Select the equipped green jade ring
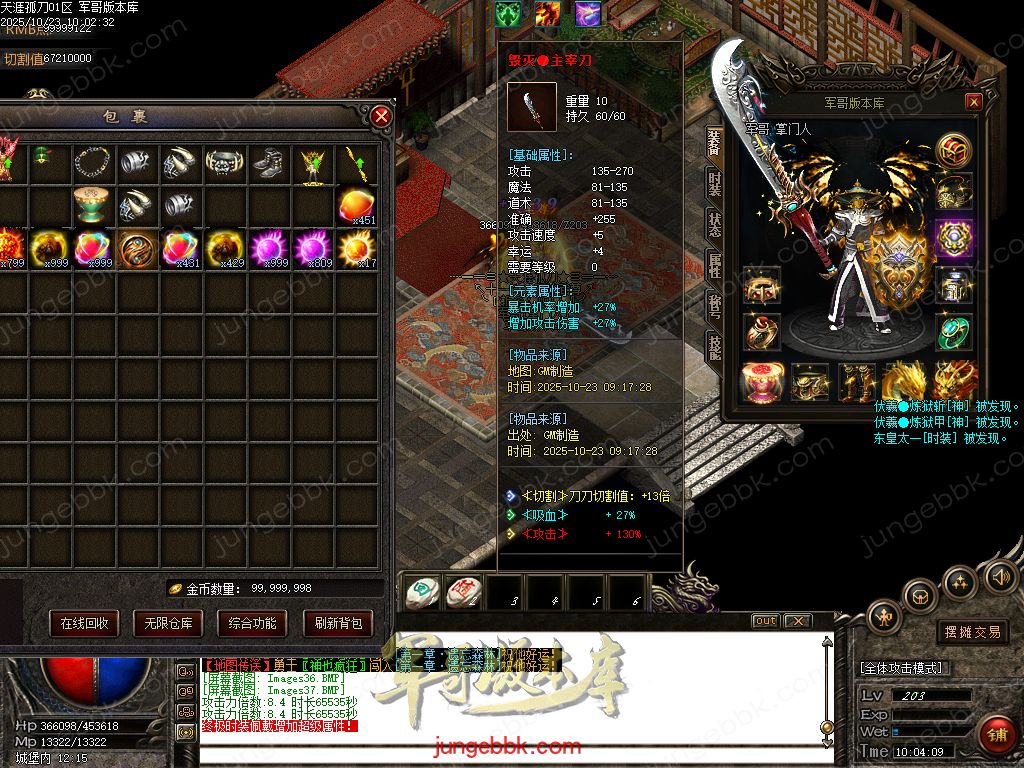This screenshot has height=768, width=1024. 954,331
